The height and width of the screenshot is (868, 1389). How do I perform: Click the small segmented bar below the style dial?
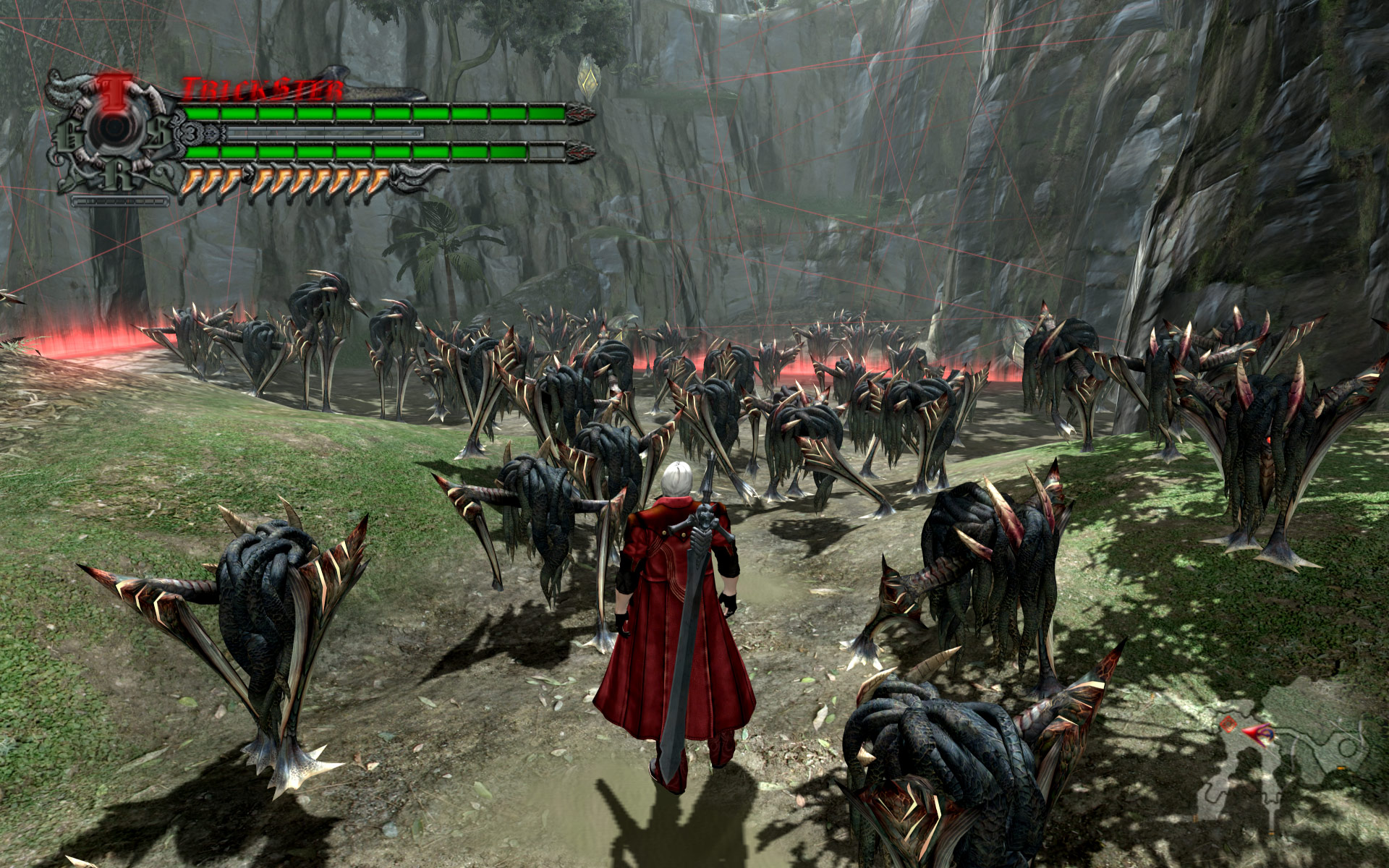click(120, 202)
